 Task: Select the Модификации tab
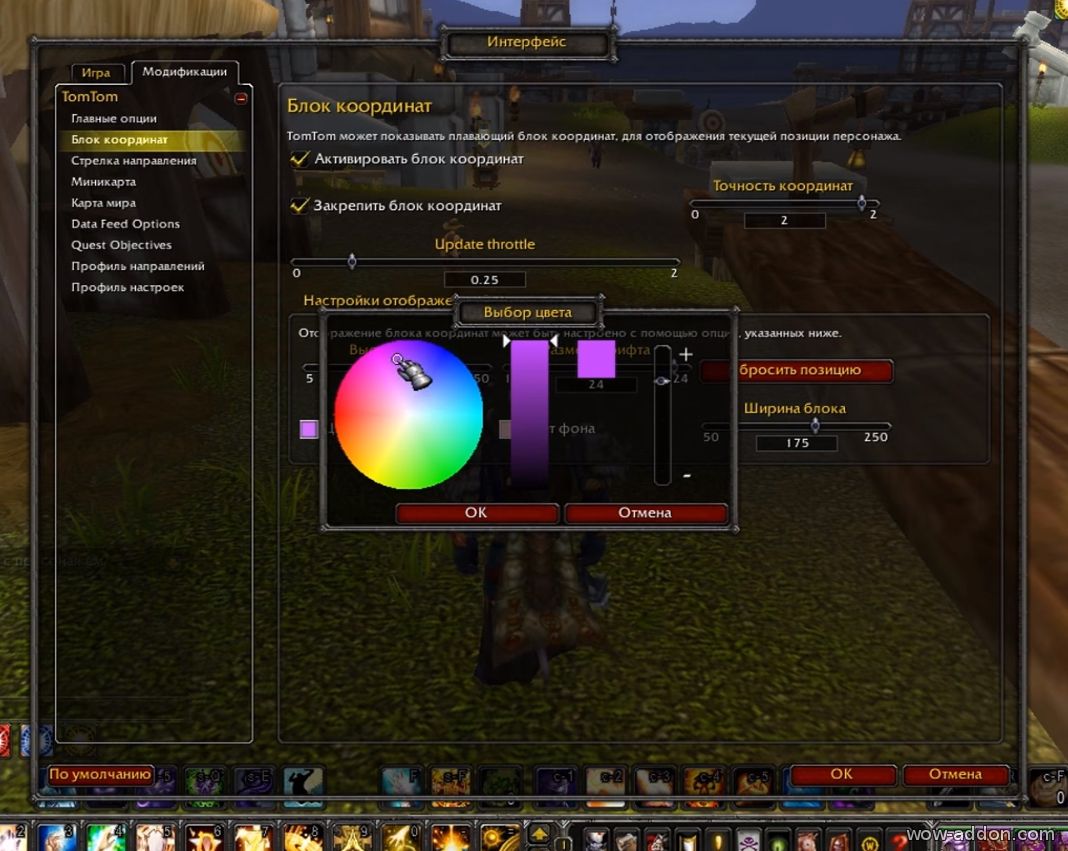(184, 72)
